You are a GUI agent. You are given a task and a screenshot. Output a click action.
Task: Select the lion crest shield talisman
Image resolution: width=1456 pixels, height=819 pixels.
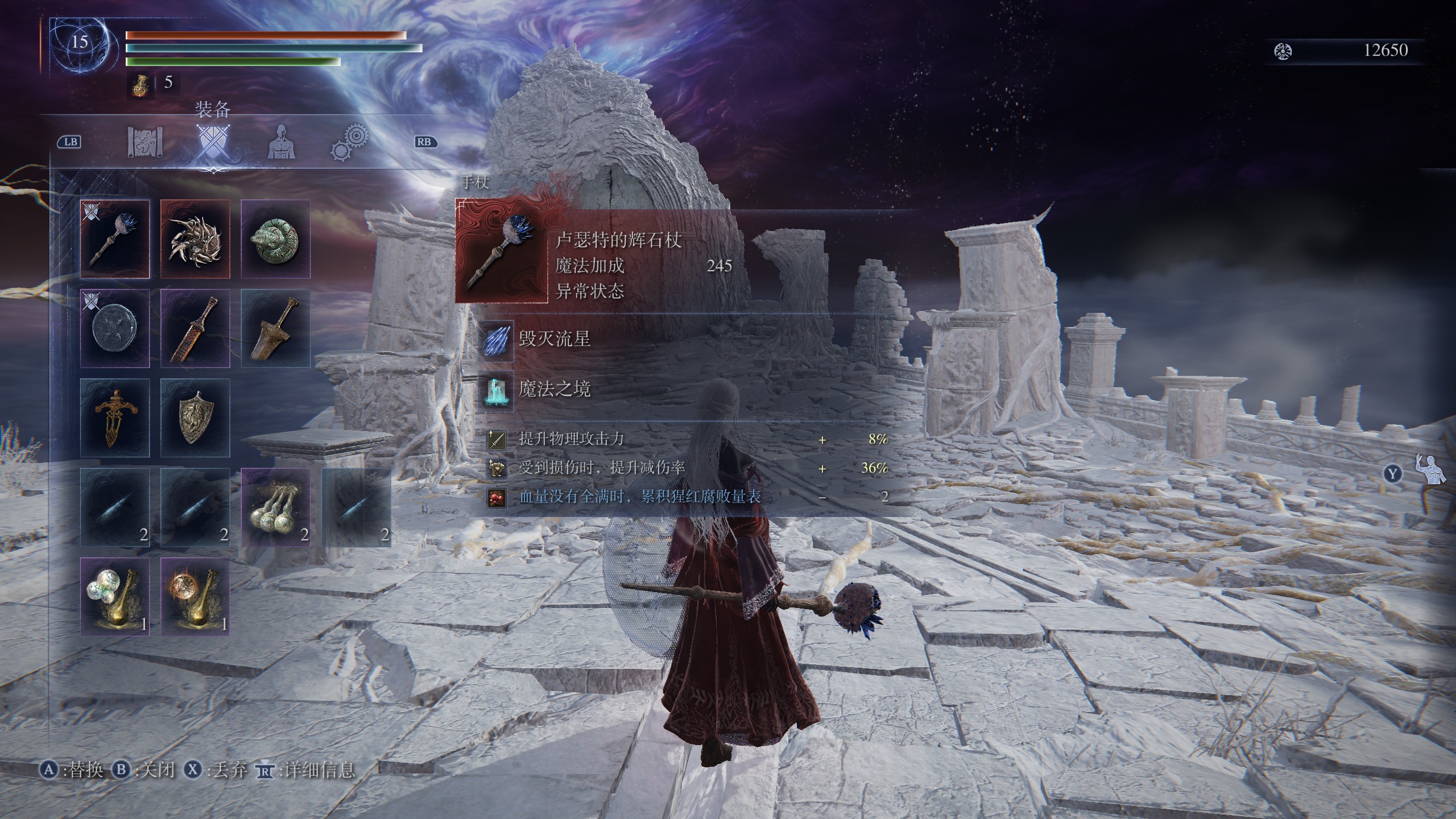pos(195,418)
